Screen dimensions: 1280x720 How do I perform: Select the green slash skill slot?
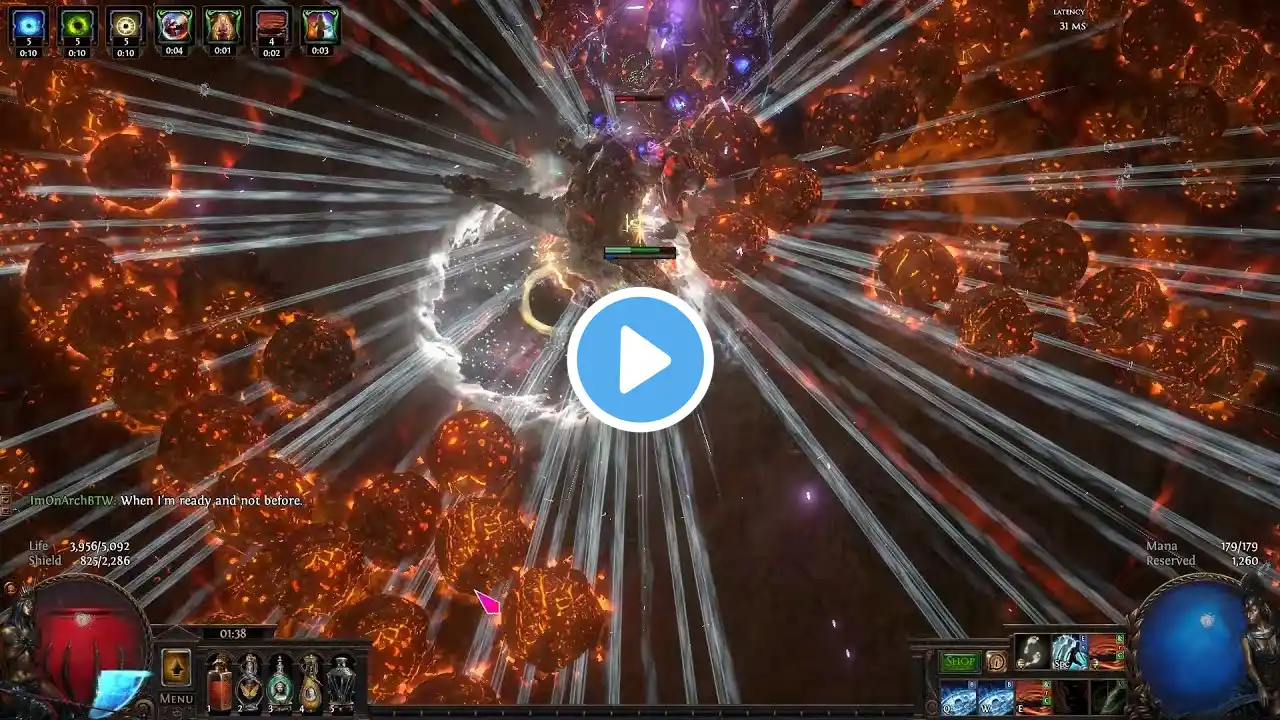pos(1108,697)
